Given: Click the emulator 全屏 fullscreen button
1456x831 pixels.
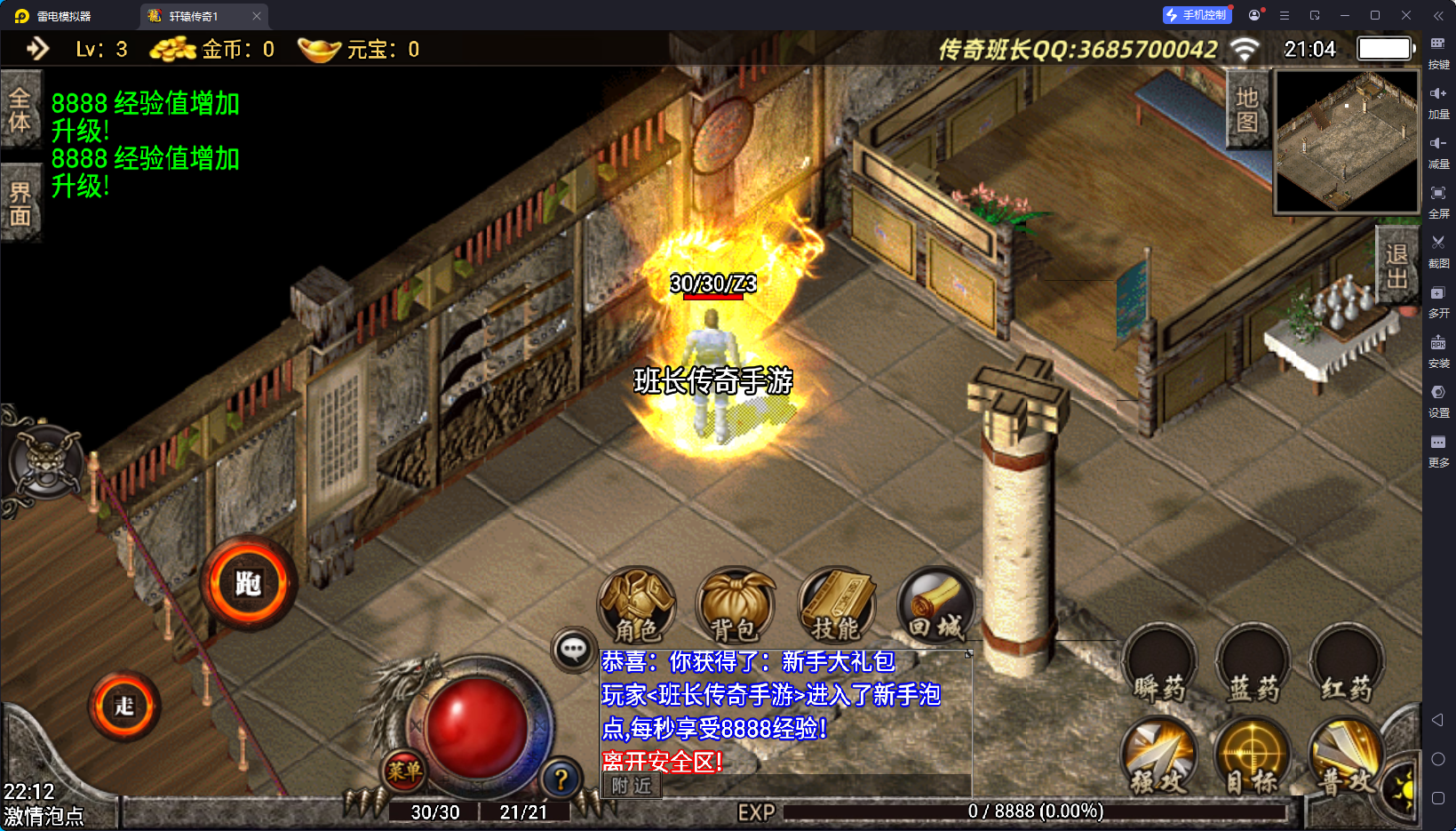Looking at the screenshot, I should 1438,199.
